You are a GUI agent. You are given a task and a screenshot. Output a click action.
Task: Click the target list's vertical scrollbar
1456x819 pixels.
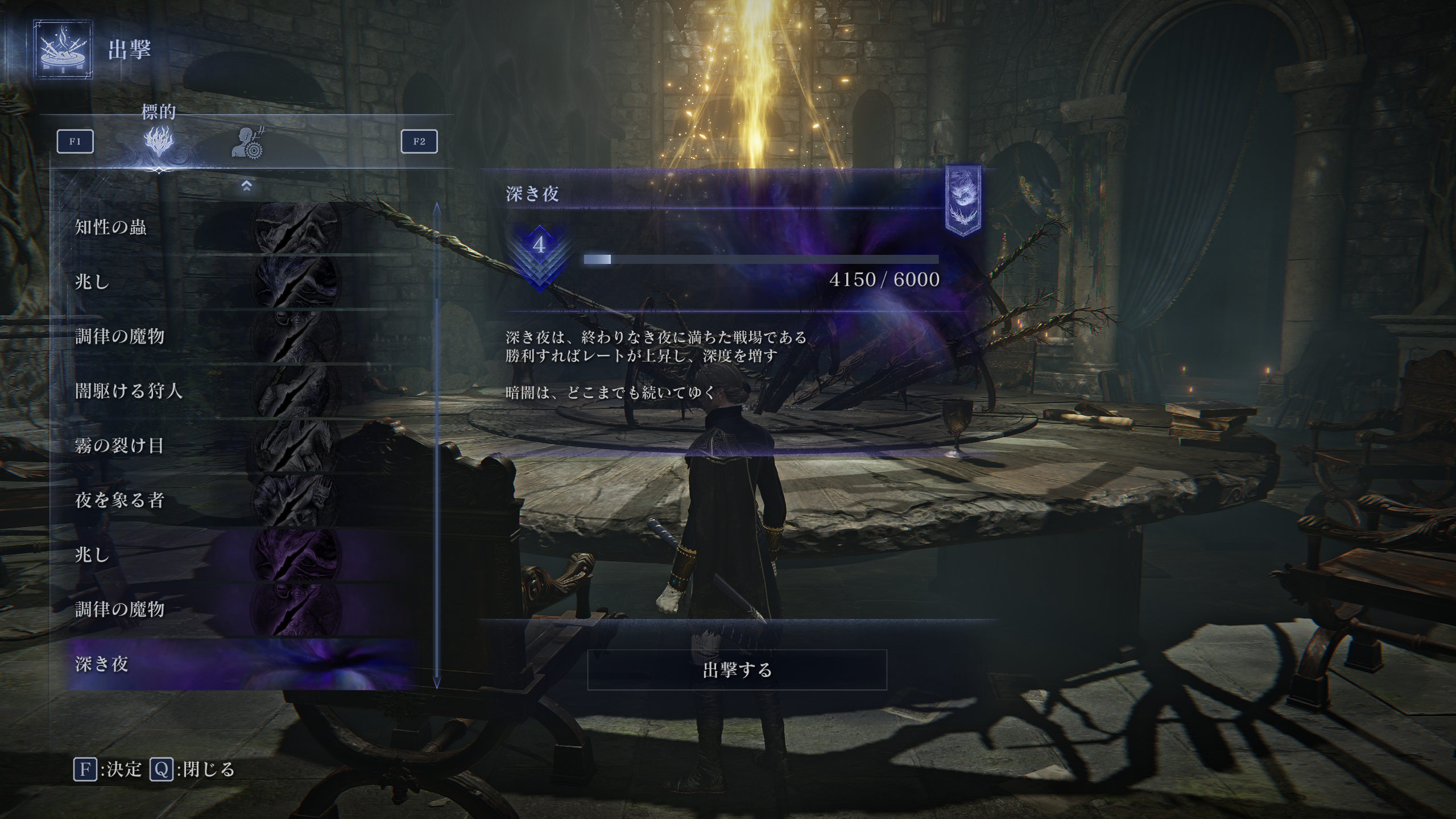coord(436,444)
